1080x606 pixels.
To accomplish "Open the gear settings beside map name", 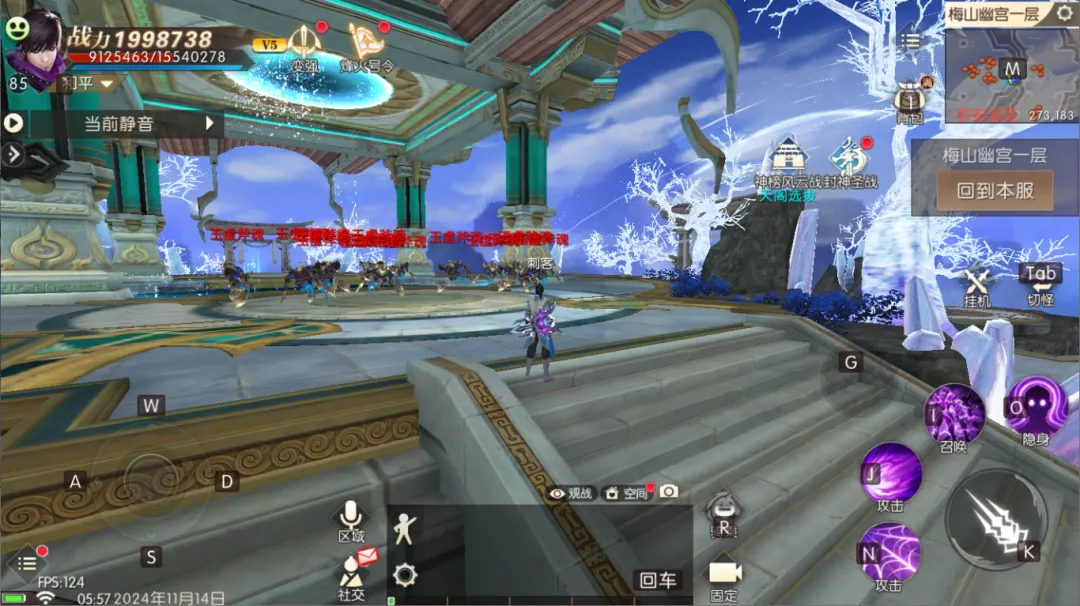I will point(1064,14).
